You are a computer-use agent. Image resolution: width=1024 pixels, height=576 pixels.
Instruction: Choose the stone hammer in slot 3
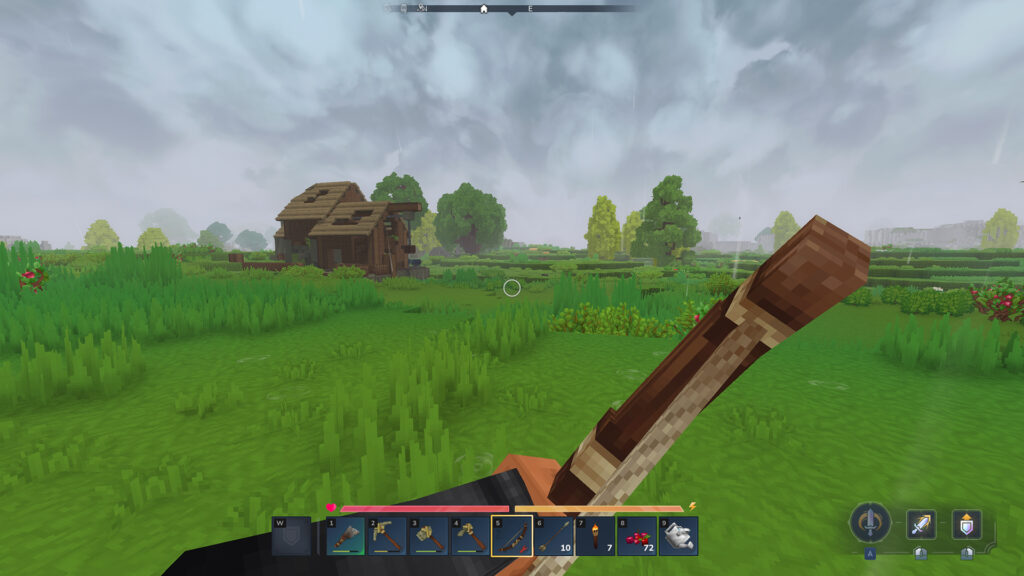(x=429, y=536)
